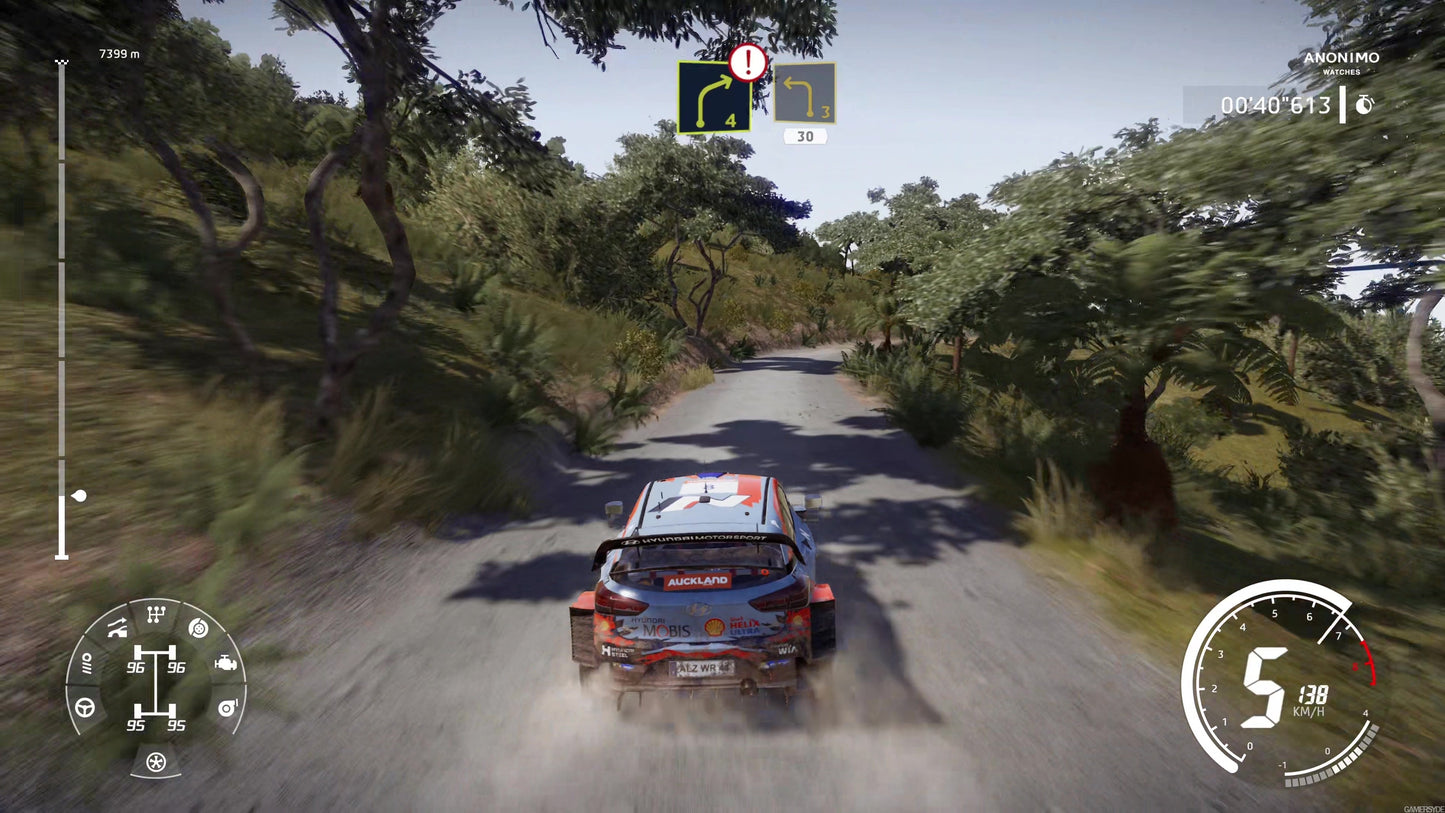
Task: Select the bodywork aerodynamics icon
Action: pos(116,627)
